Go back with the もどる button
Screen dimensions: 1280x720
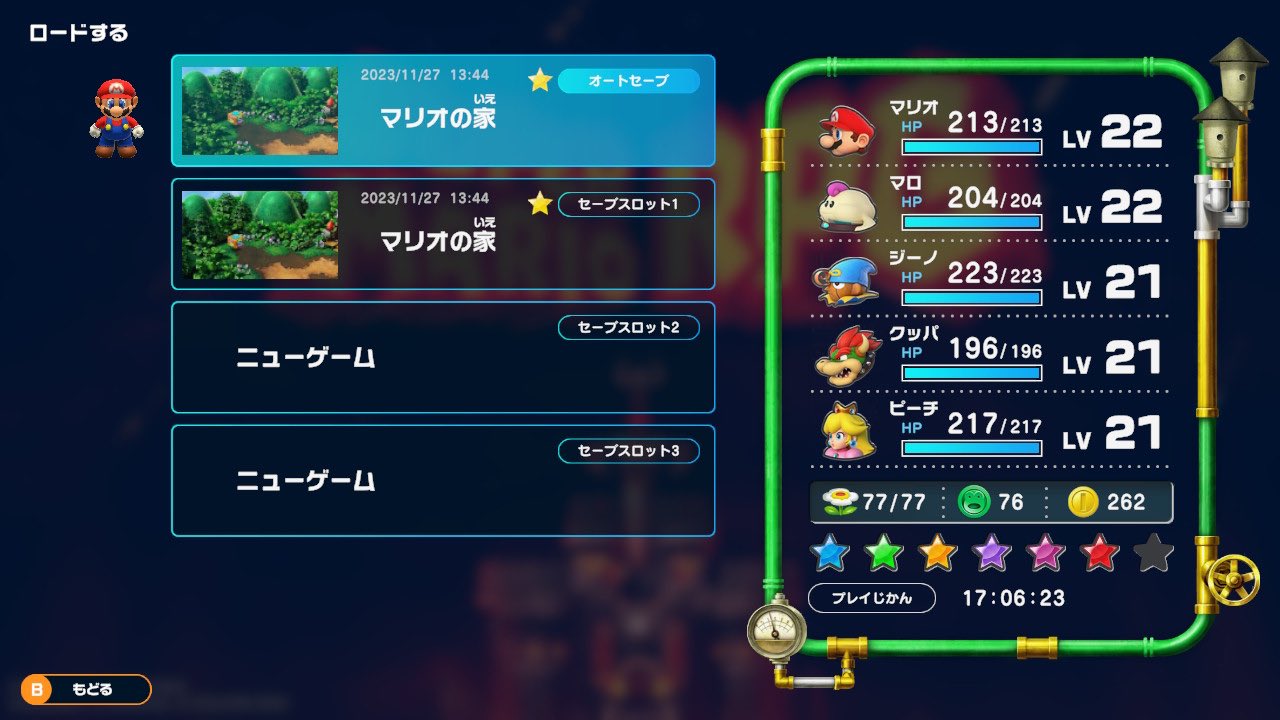click(86, 689)
